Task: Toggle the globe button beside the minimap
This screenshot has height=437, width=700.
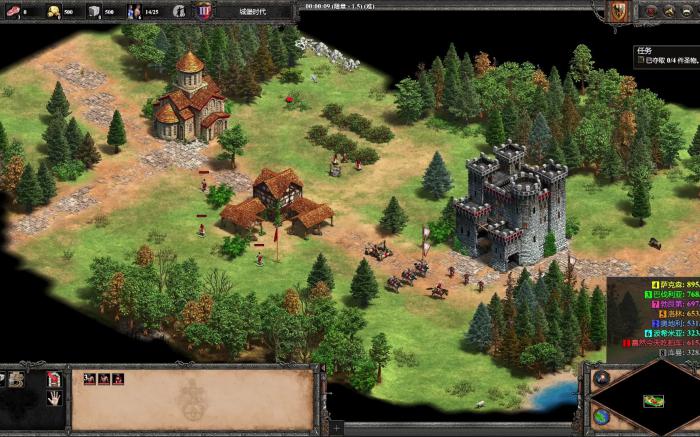Action: click(601, 415)
